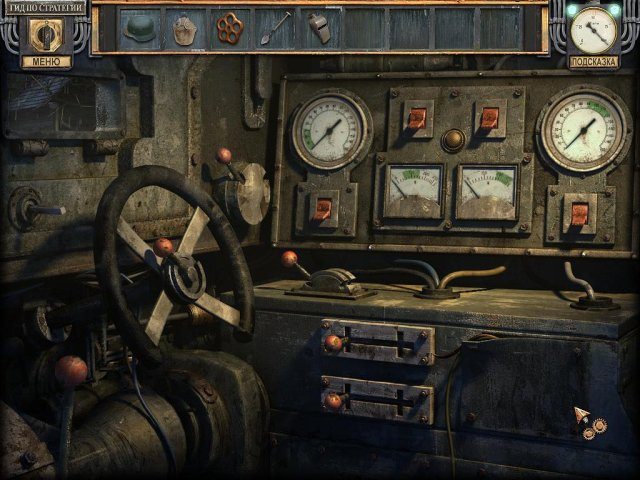Pick the cupcake-shaped inventory item
The width and height of the screenshot is (640, 480).
pos(184,28)
